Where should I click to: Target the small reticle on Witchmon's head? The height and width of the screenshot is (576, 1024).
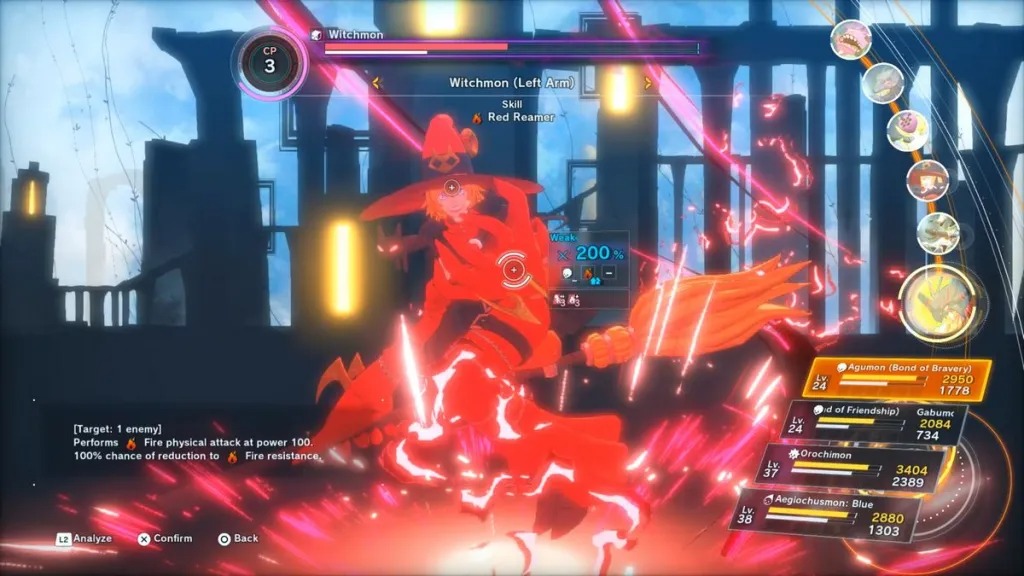pos(451,186)
